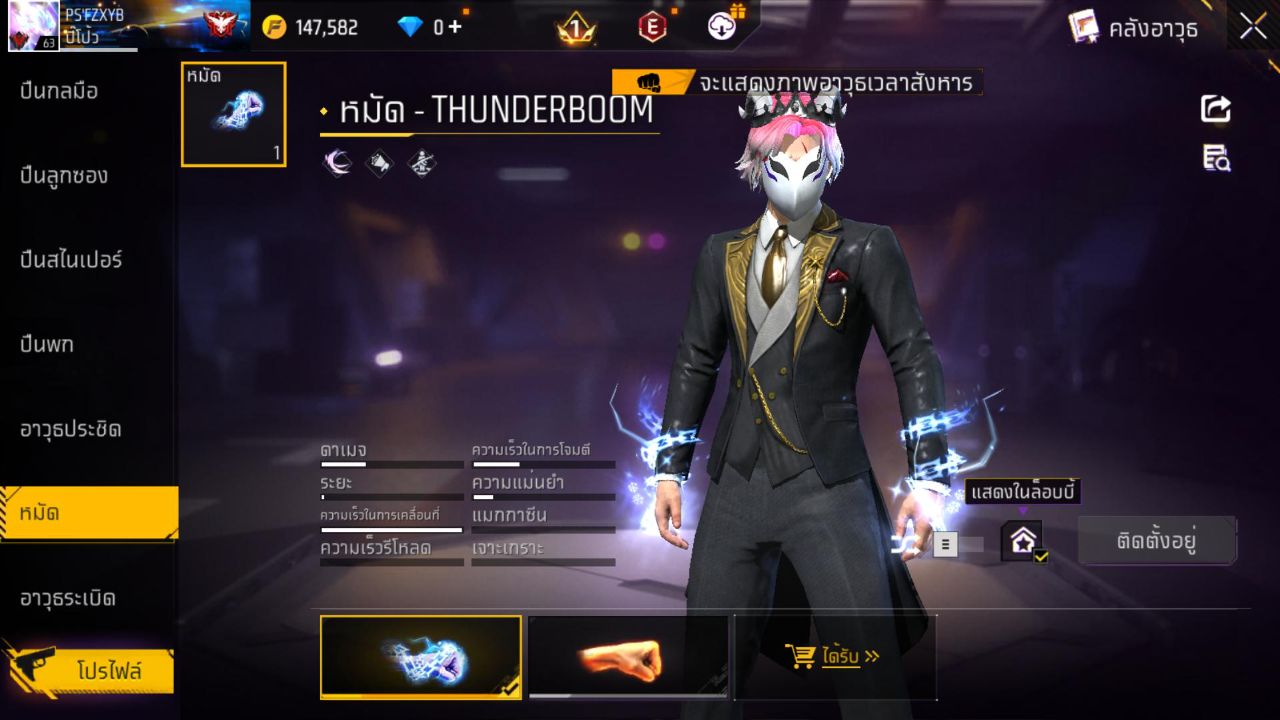Open the โปรไฟล์ profile tab
This screenshot has height=720, width=1280.
click(88, 672)
